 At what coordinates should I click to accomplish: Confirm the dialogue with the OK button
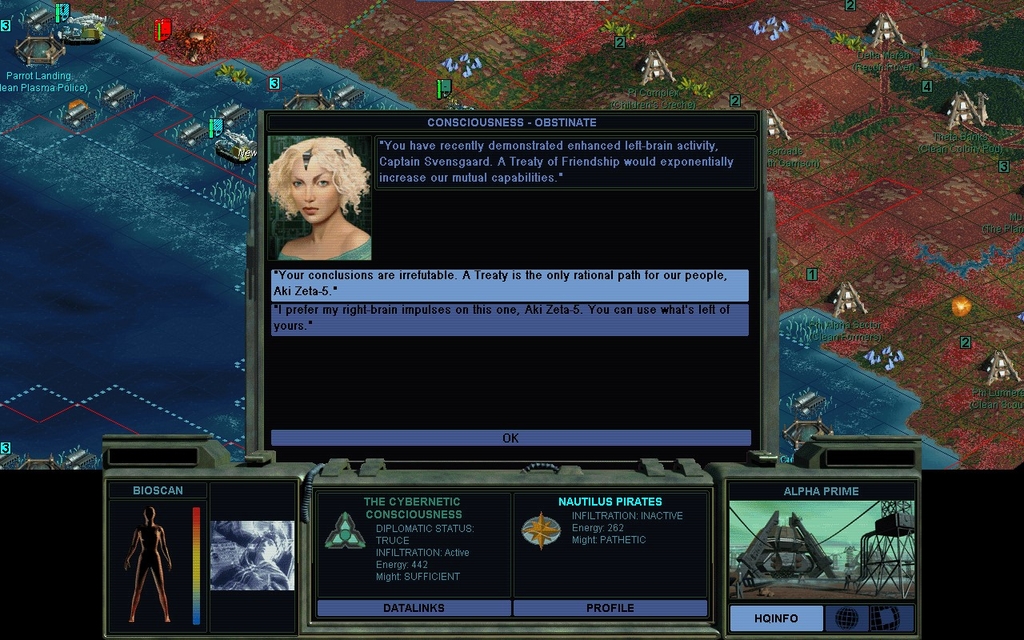coord(510,438)
